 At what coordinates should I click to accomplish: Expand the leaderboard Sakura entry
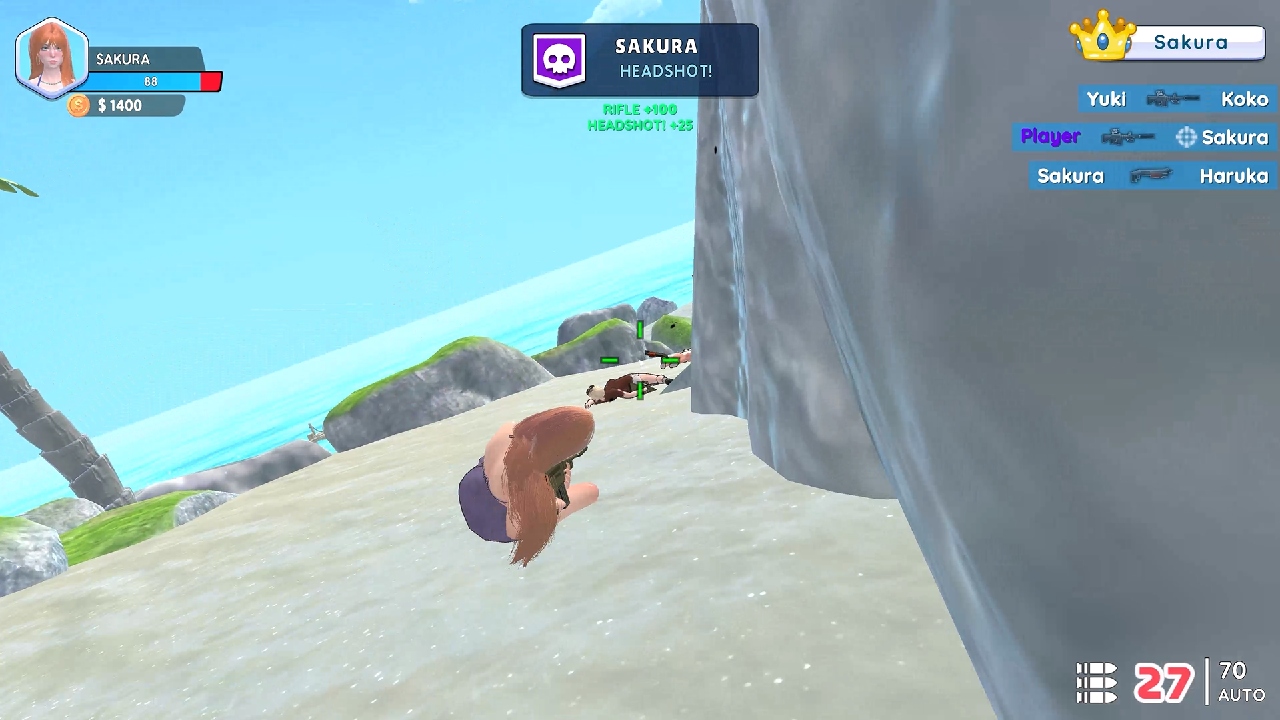click(1200, 42)
